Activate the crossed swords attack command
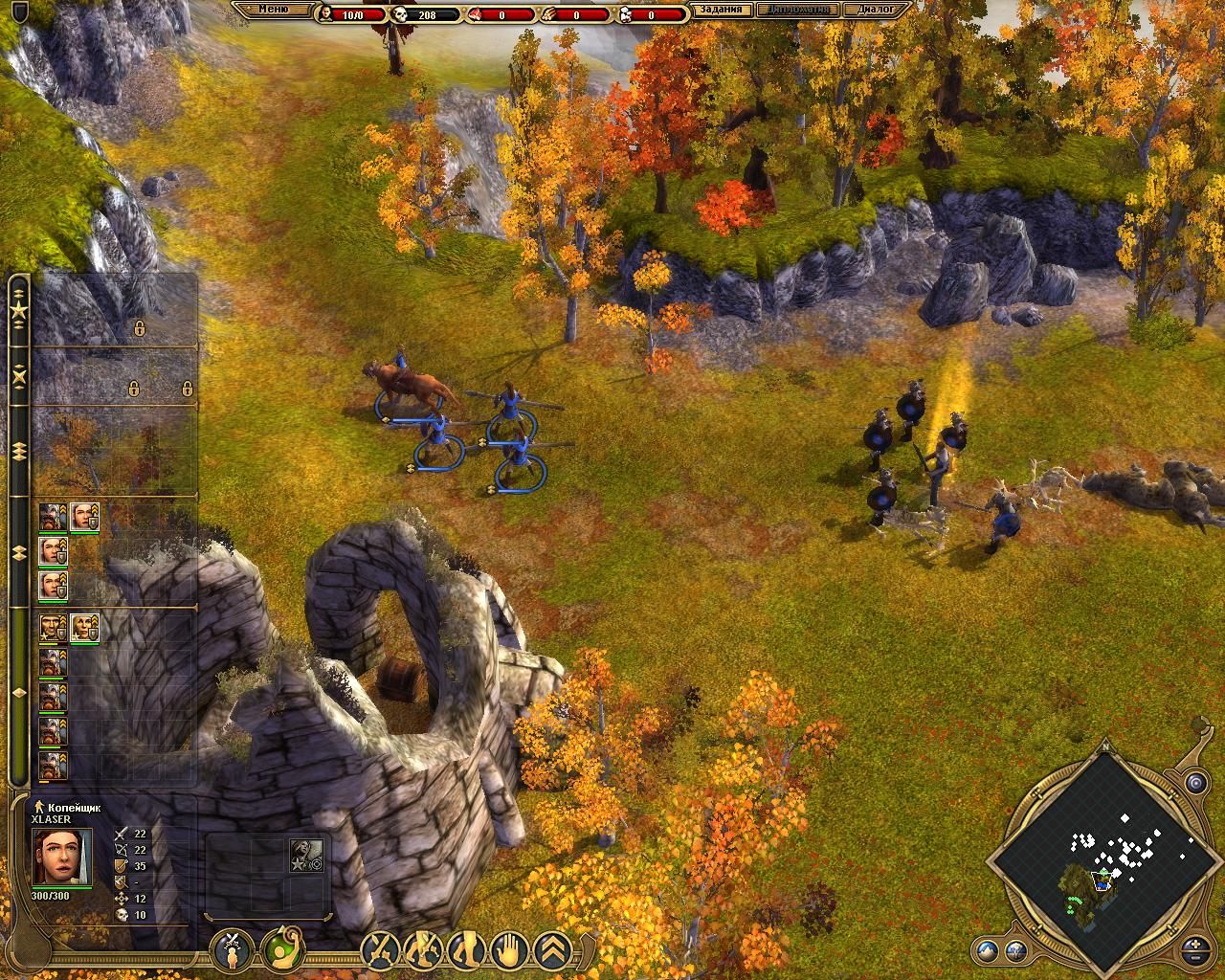The height and width of the screenshot is (980, 1225). pos(380,950)
